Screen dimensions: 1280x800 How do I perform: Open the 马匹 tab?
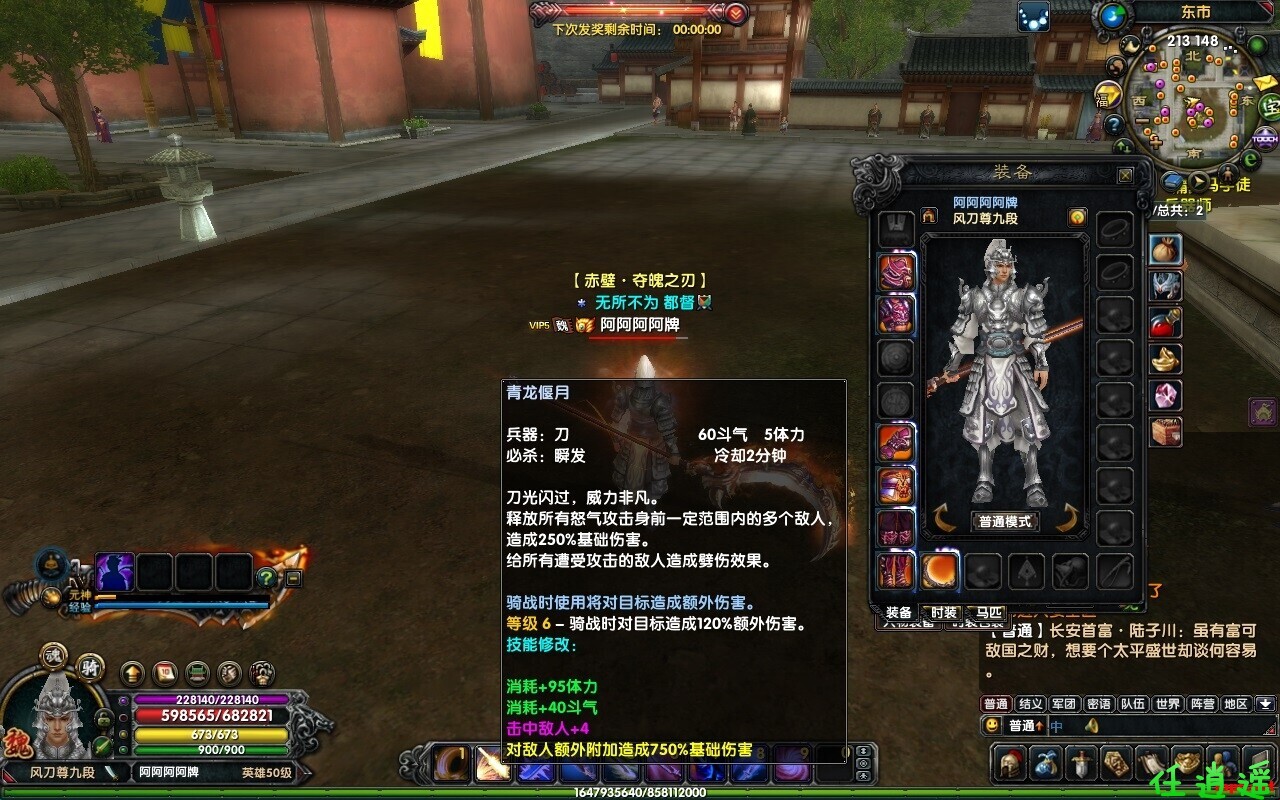pos(990,612)
